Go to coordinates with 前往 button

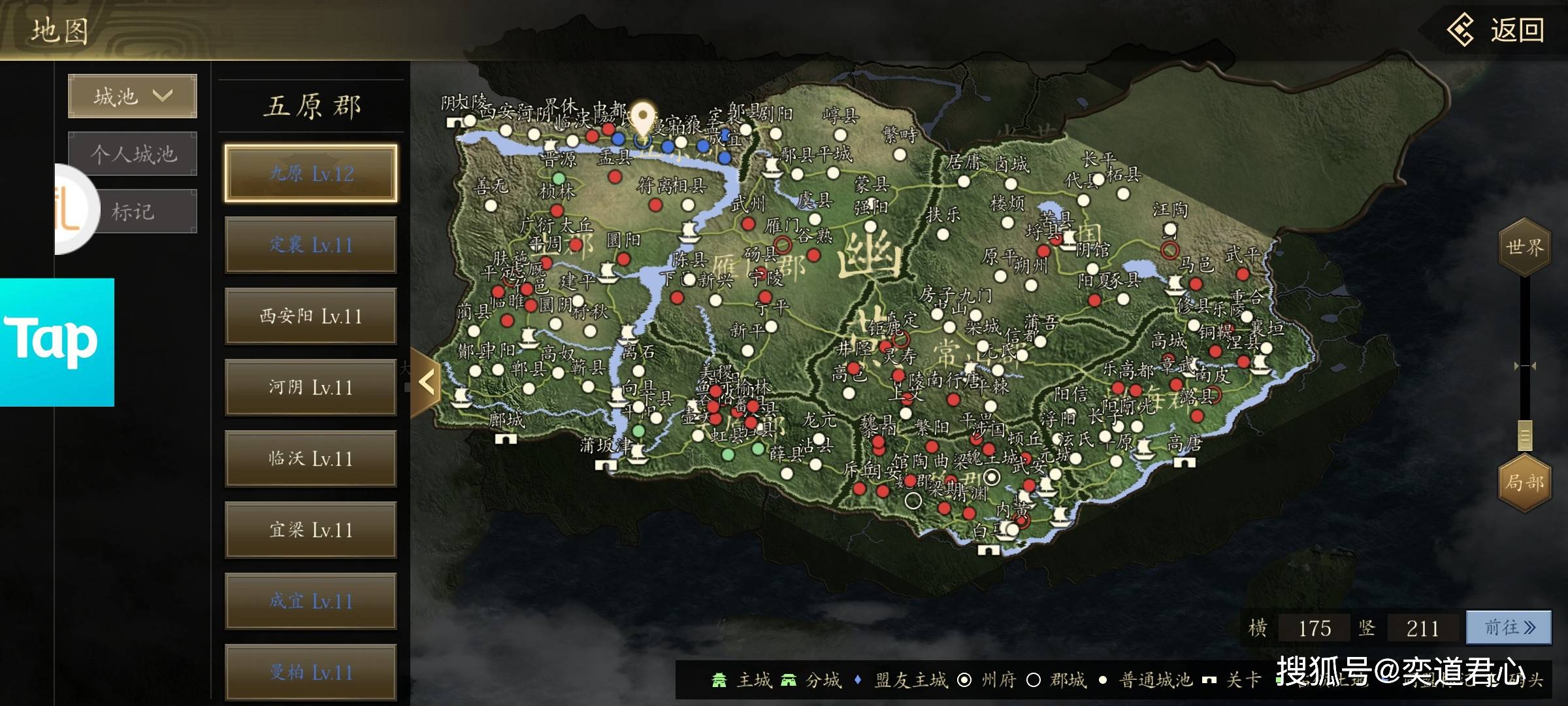click(1509, 628)
